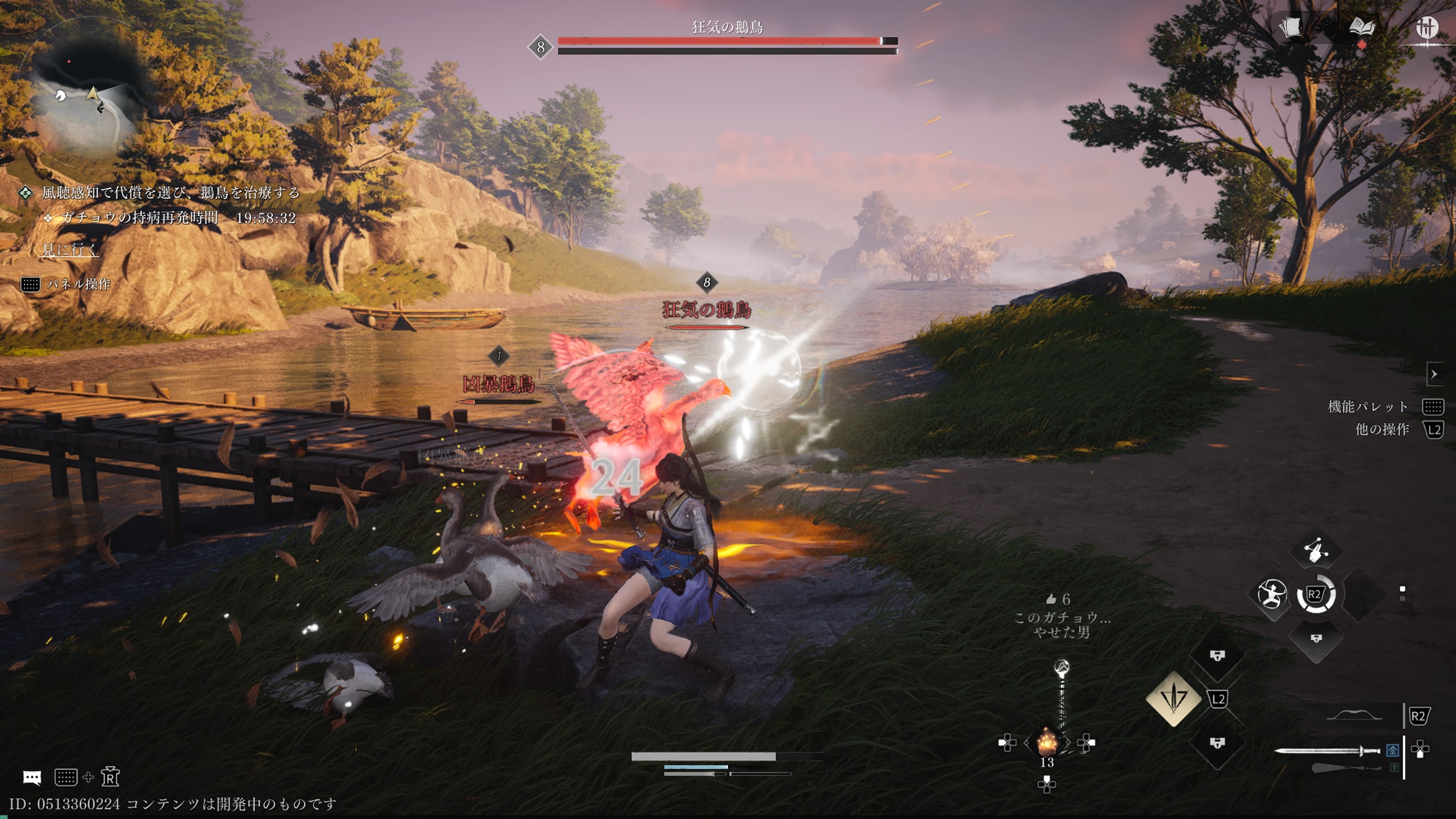Select the straight sword weapon slot
The width and height of the screenshot is (1456, 819).
click(1327, 751)
